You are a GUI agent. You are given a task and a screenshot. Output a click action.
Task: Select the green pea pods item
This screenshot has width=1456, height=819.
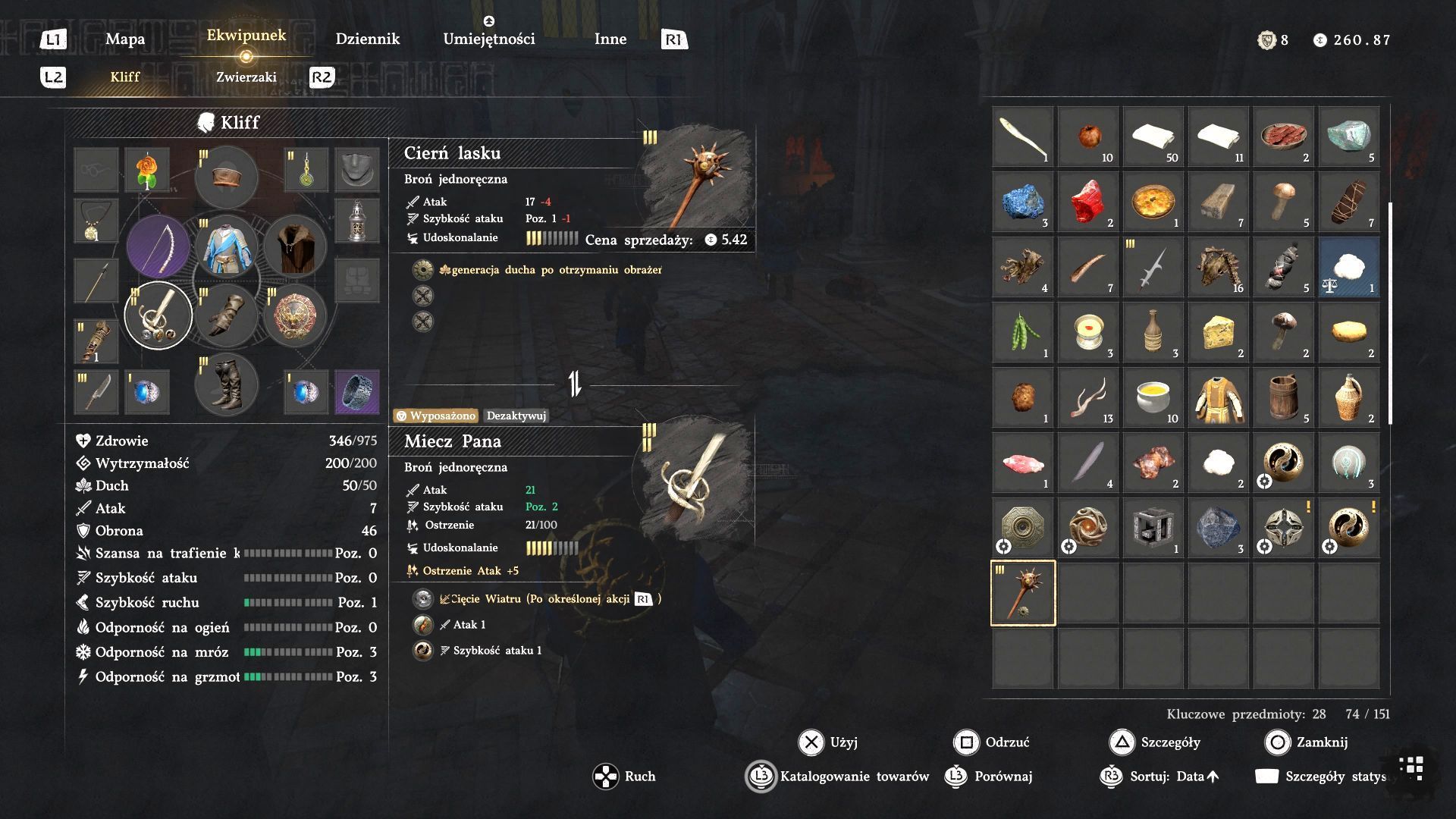coord(1023,332)
